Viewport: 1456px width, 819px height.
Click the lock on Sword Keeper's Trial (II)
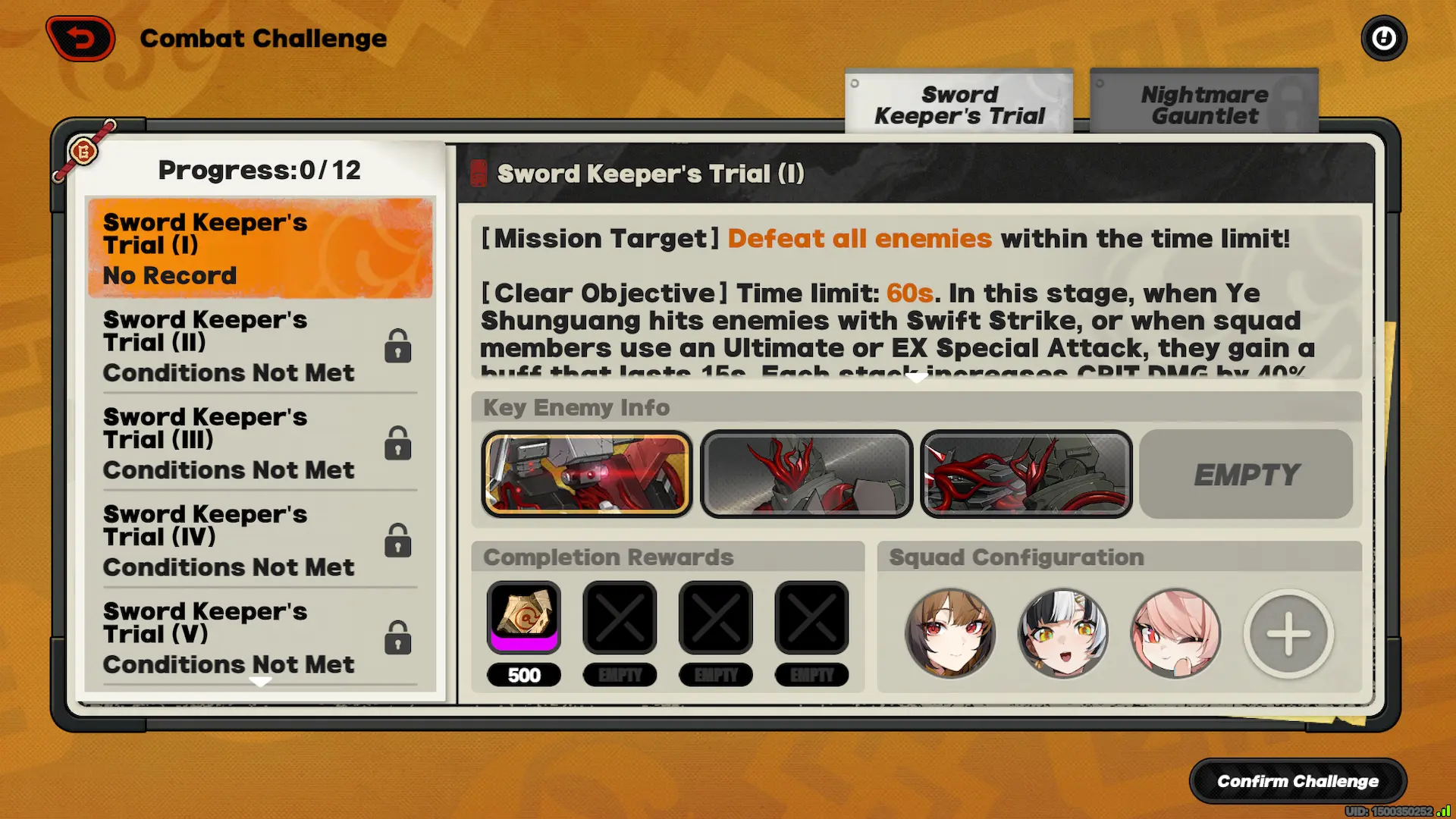click(397, 346)
